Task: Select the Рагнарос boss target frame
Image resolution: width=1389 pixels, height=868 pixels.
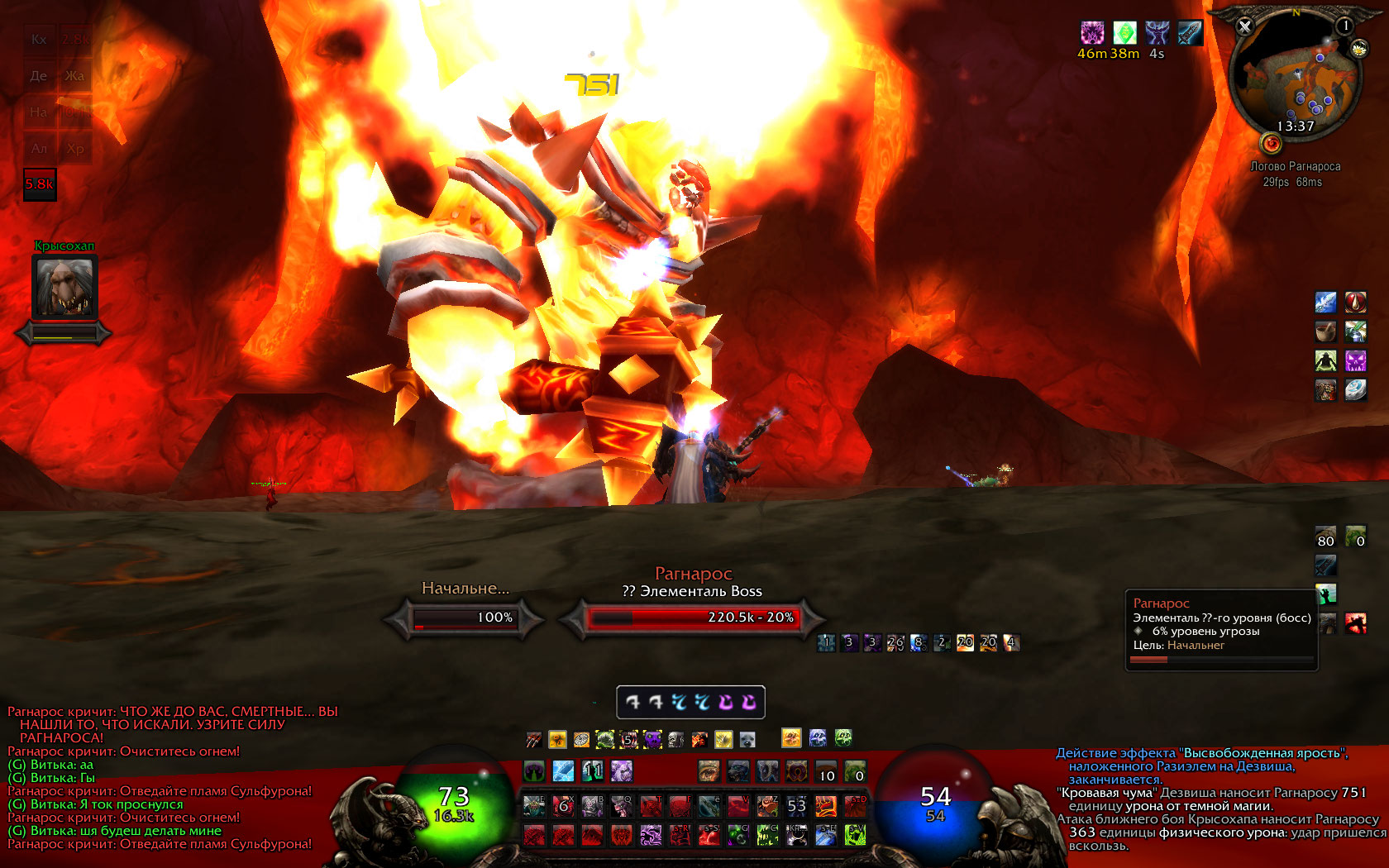Action: click(x=693, y=618)
